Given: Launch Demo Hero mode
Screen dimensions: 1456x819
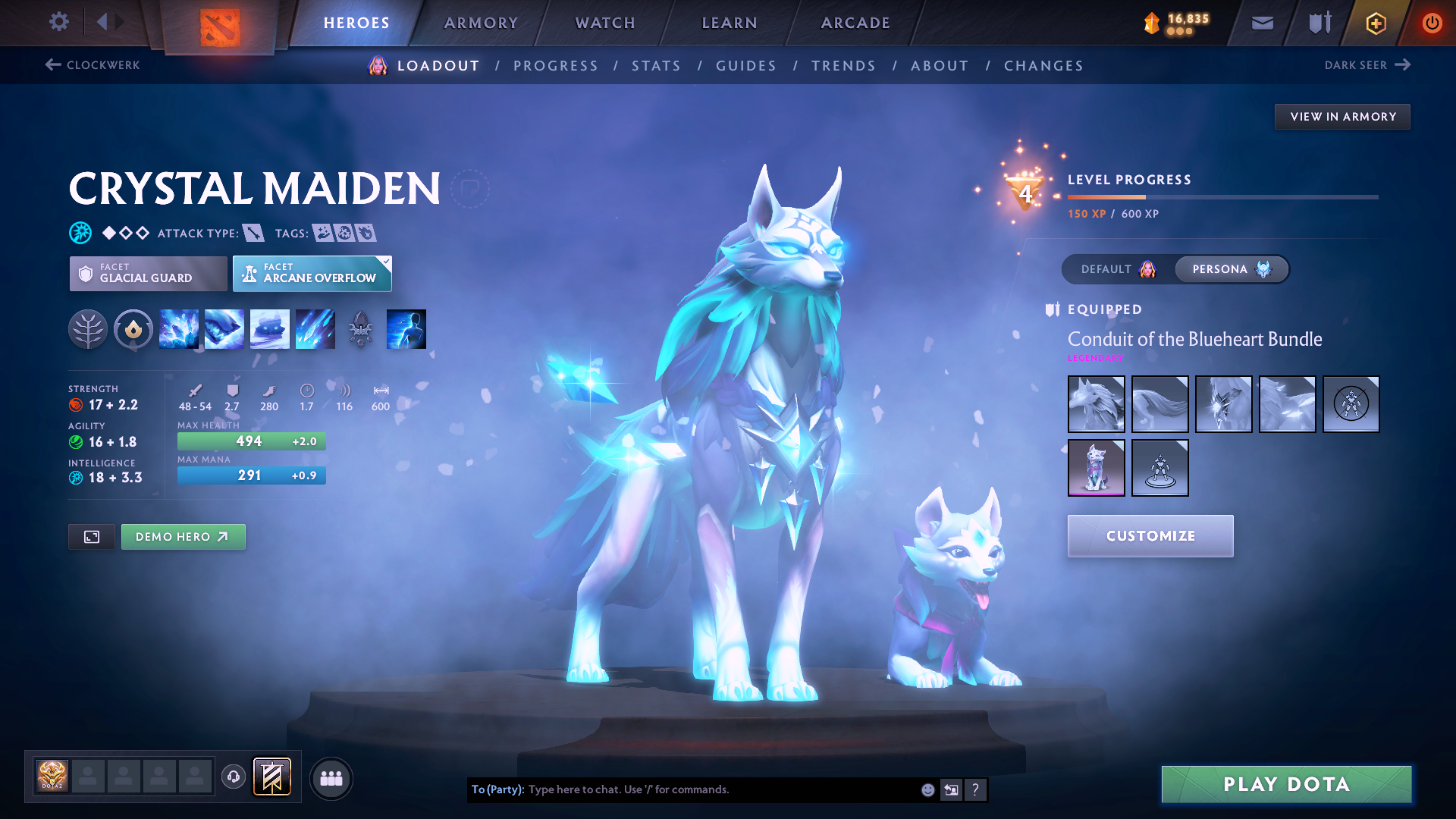Looking at the screenshot, I should (x=183, y=537).
